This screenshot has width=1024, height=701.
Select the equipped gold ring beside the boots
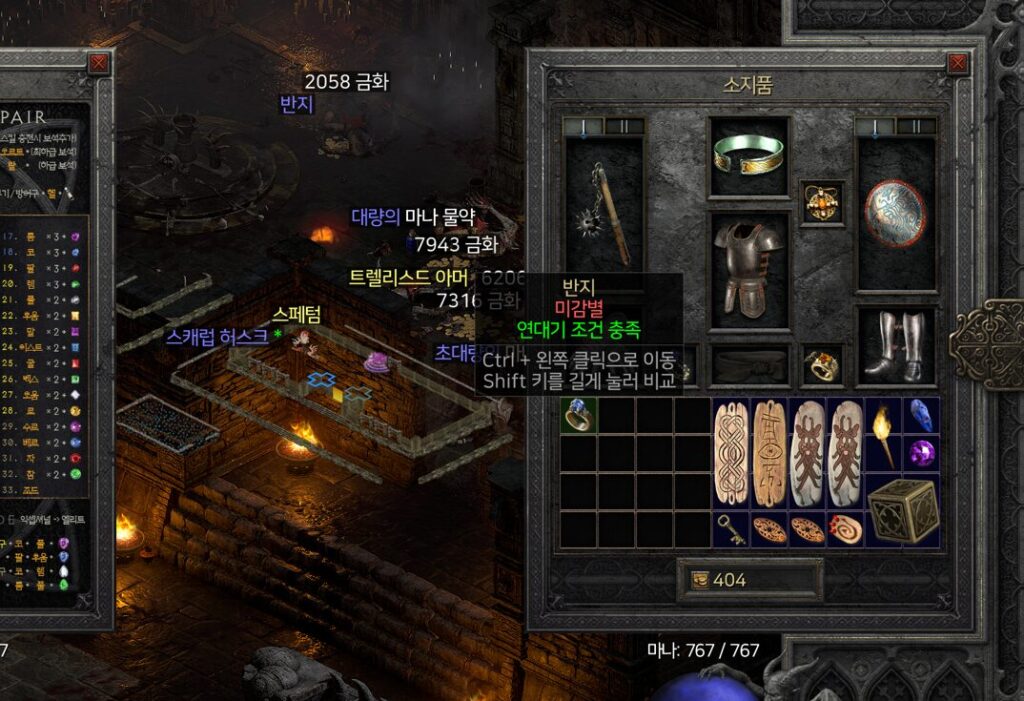824,366
